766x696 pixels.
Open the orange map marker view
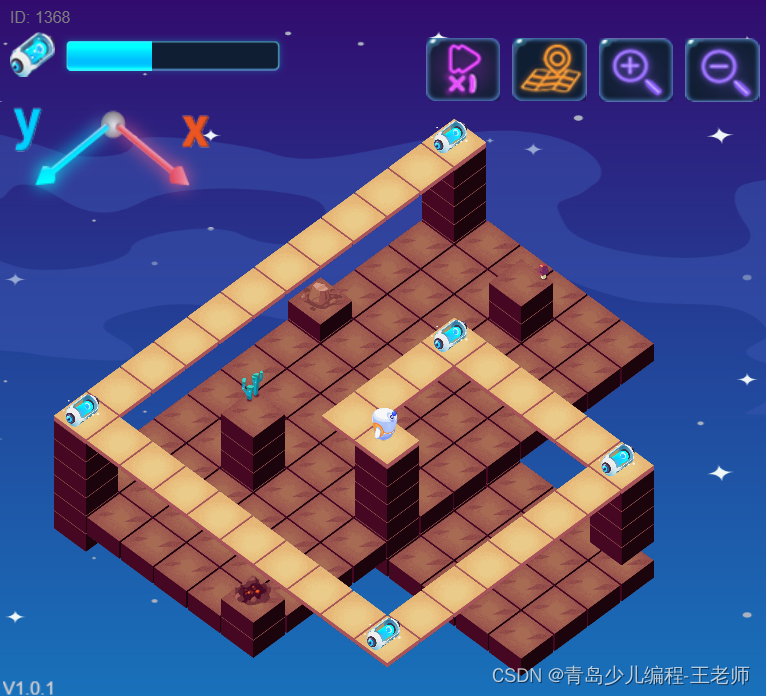point(549,69)
